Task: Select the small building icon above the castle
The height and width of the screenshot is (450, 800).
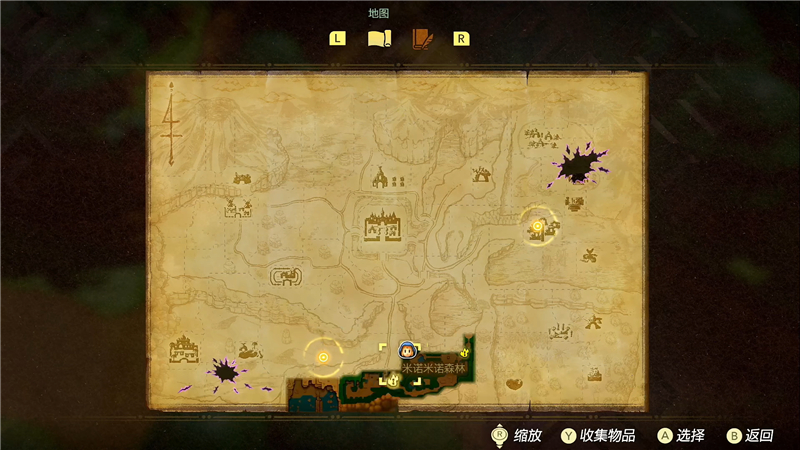Action: [380, 180]
